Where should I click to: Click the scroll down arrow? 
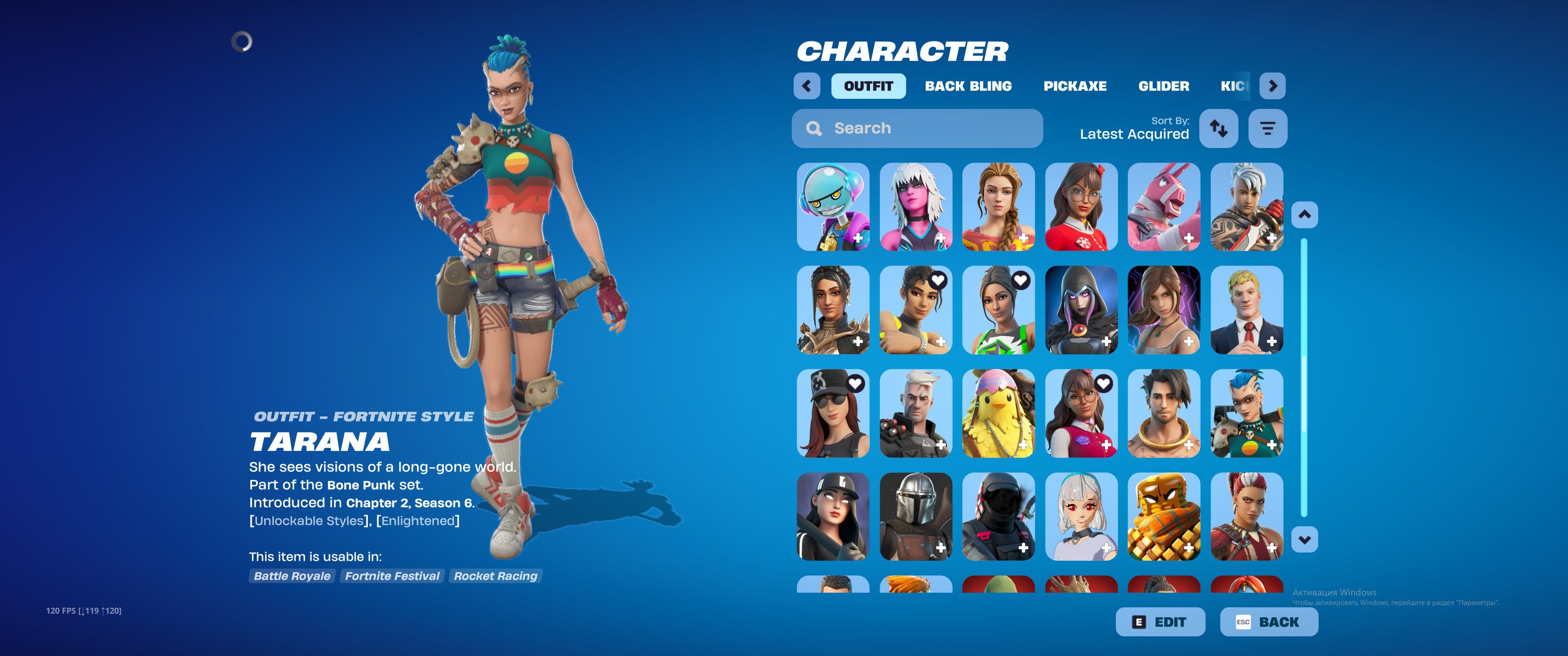pos(1305,539)
